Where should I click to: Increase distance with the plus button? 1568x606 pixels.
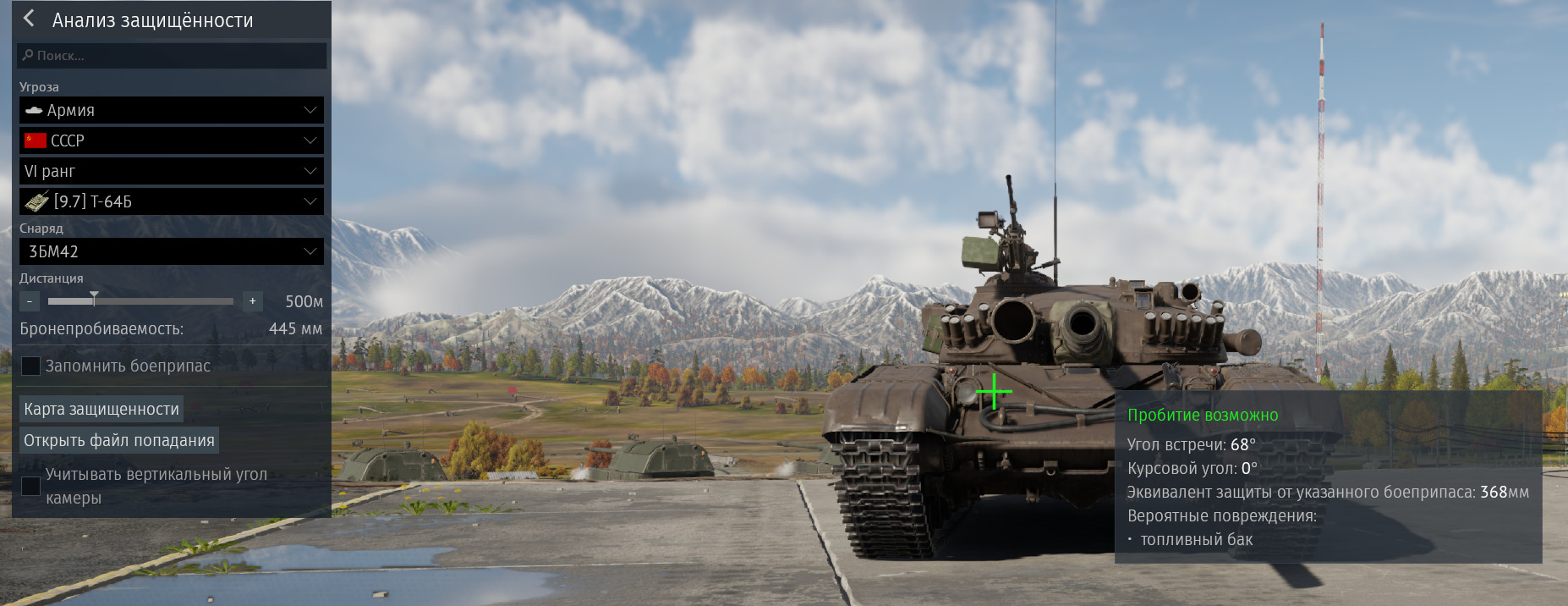pos(252,301)
